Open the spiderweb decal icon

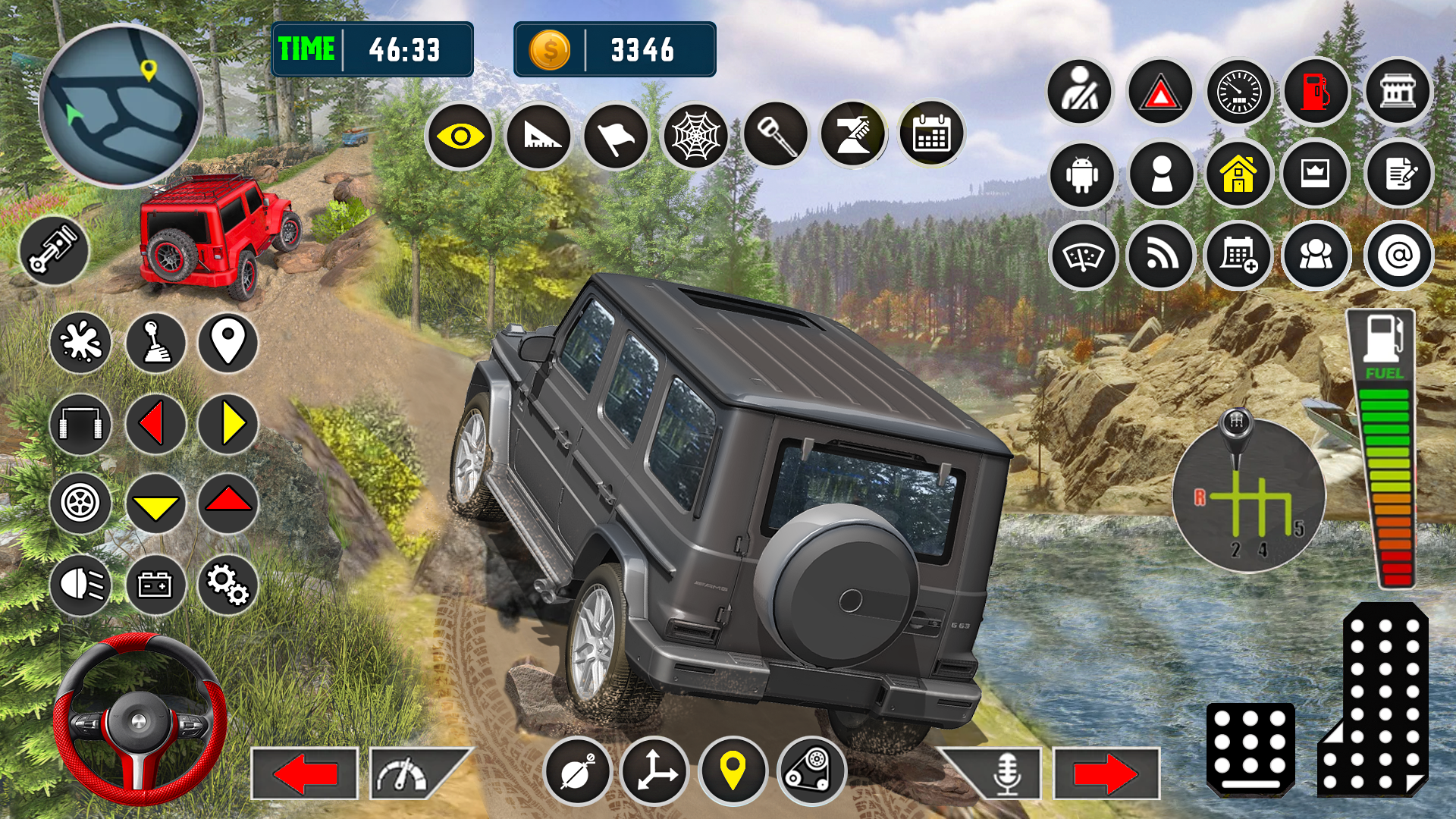pyautogui.click(x=697, y=134)
